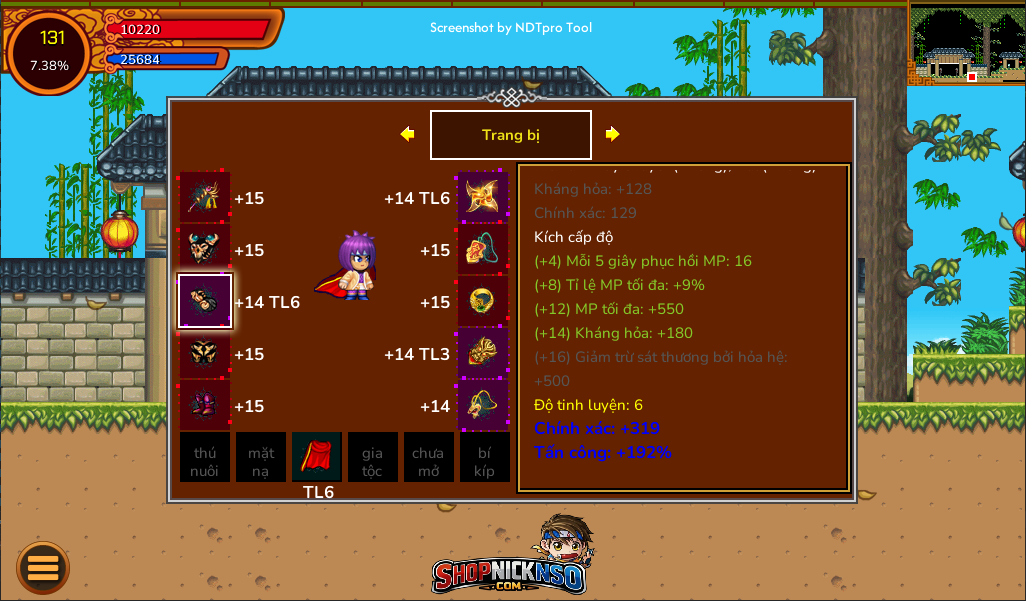Viewport: 1026px width, 601px height.
Task: Select the +15 helmet equipment slot
Action: [x=205, y=197]
